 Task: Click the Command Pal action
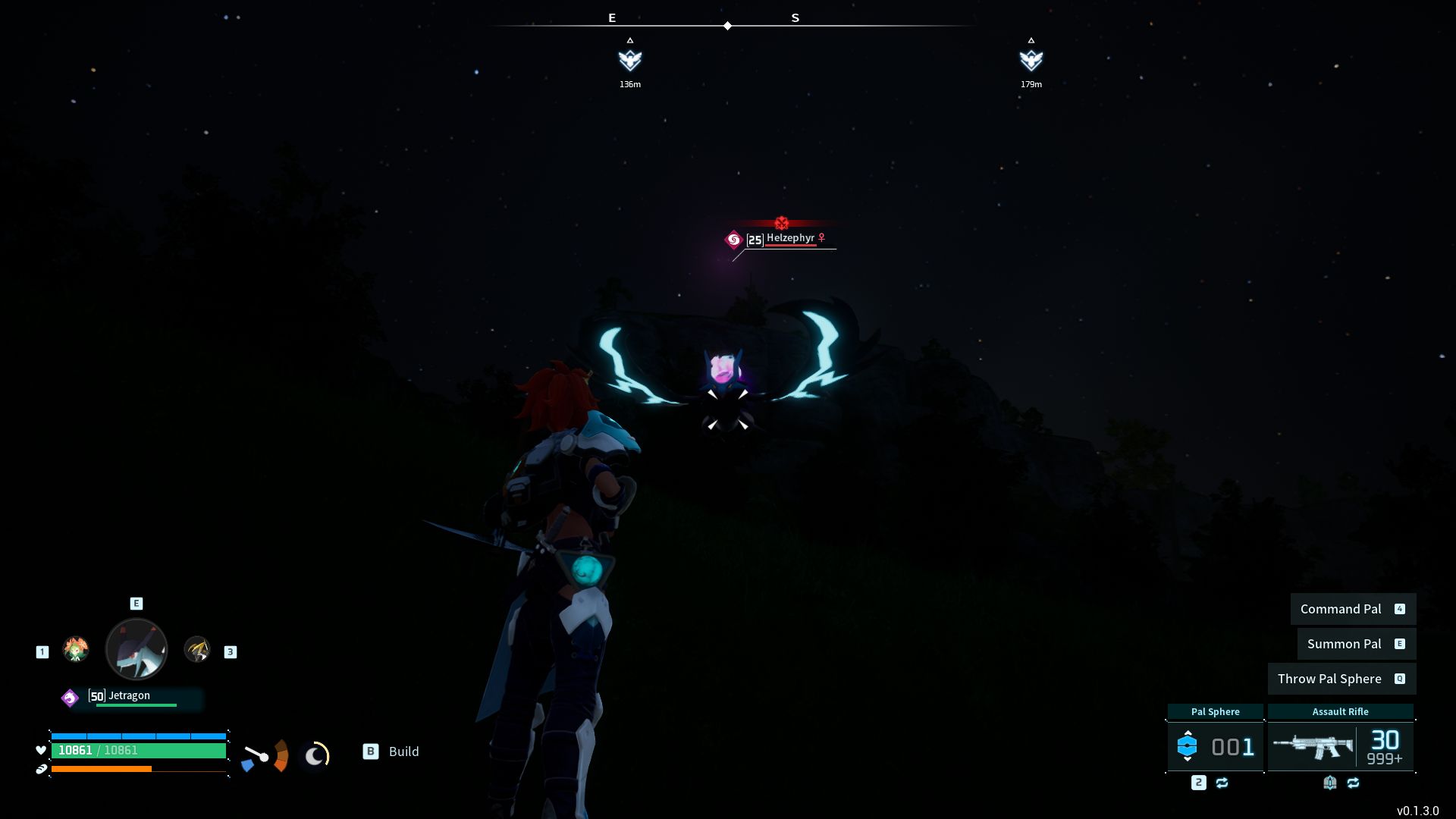pyautogui.click(x=1353, y=609)
